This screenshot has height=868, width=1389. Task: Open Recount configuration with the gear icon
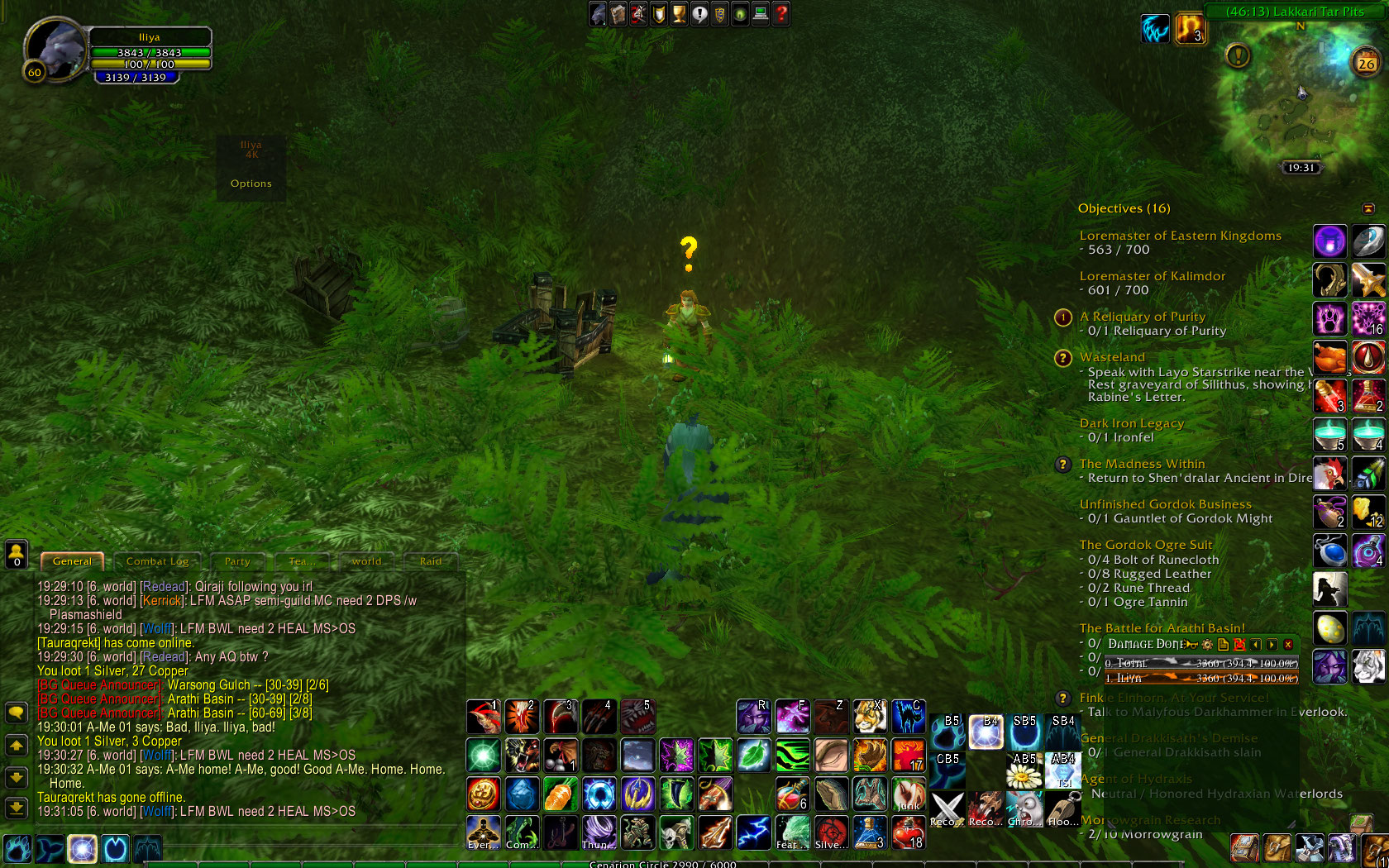point(1207,644)
